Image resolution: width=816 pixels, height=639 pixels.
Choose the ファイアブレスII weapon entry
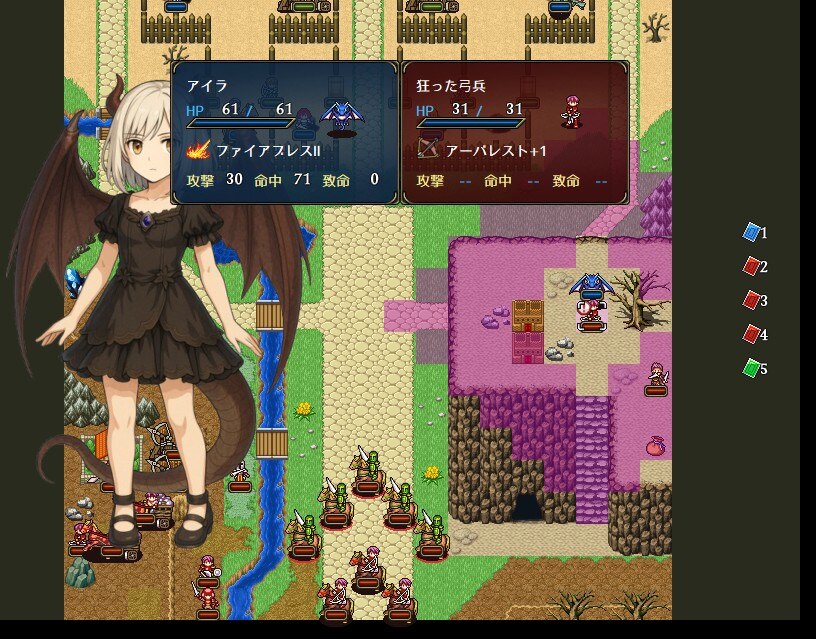pos(254,150)
